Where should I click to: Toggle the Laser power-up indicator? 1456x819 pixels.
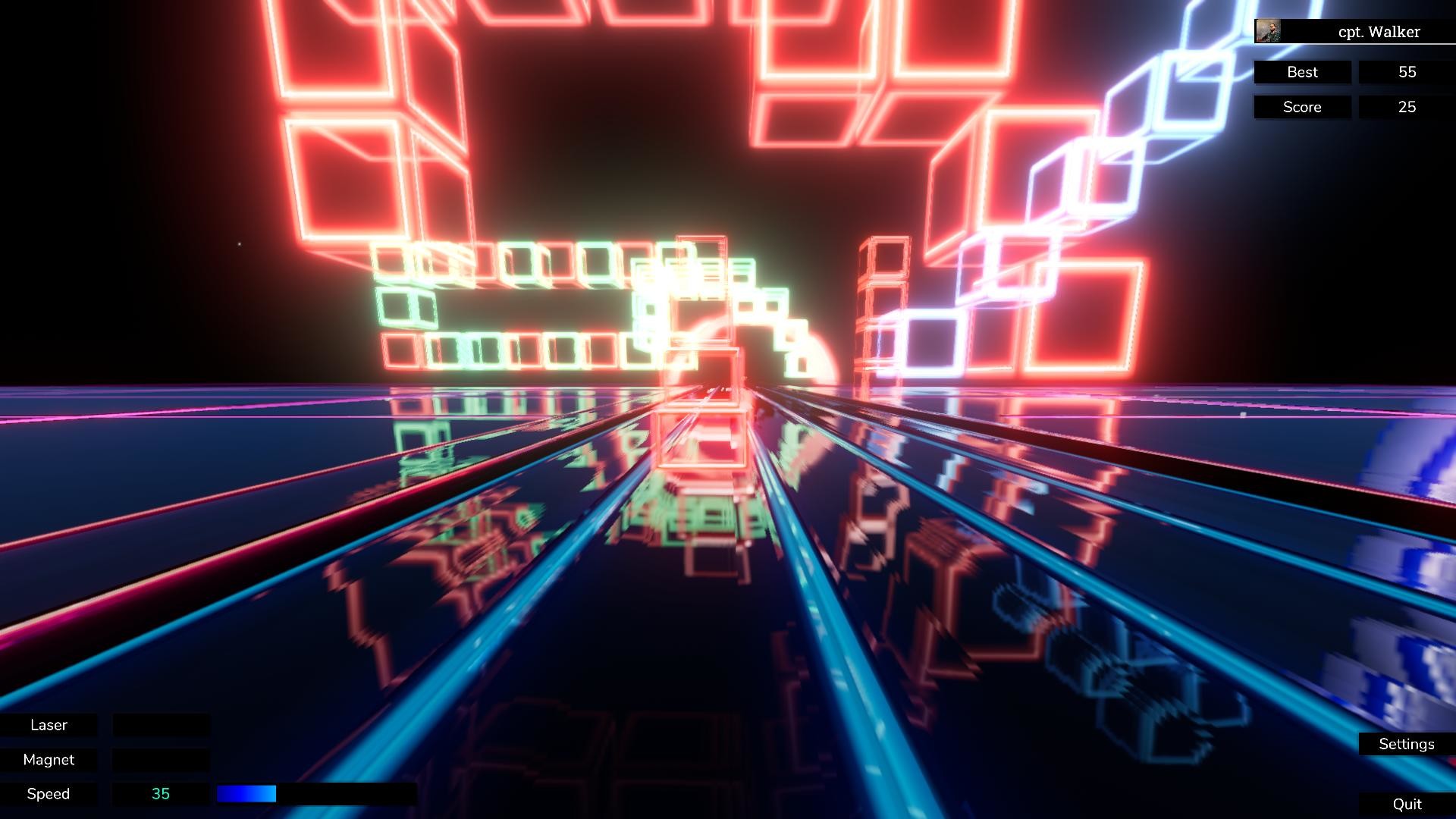coord(49,725)
